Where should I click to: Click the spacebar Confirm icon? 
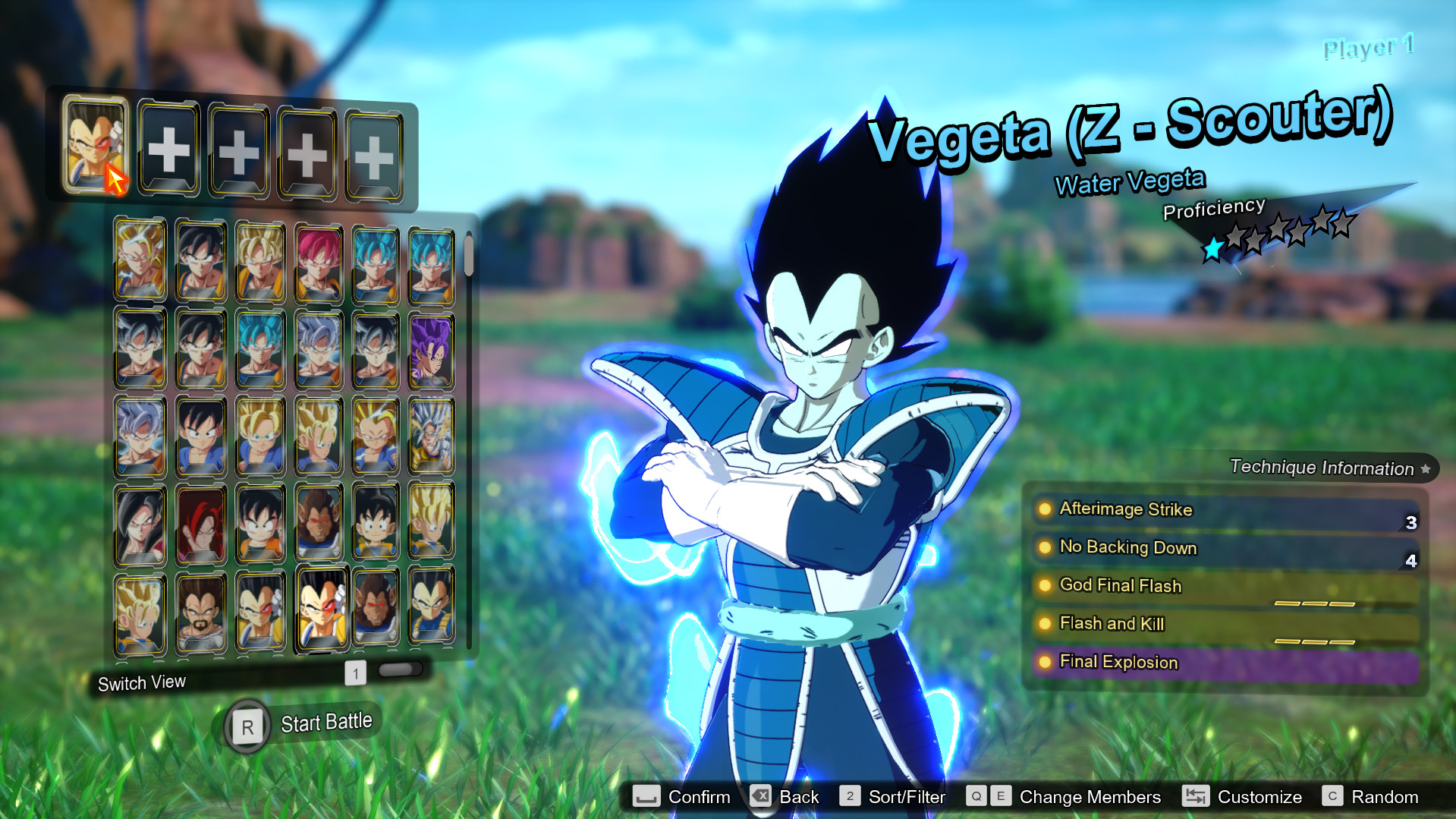646,797
